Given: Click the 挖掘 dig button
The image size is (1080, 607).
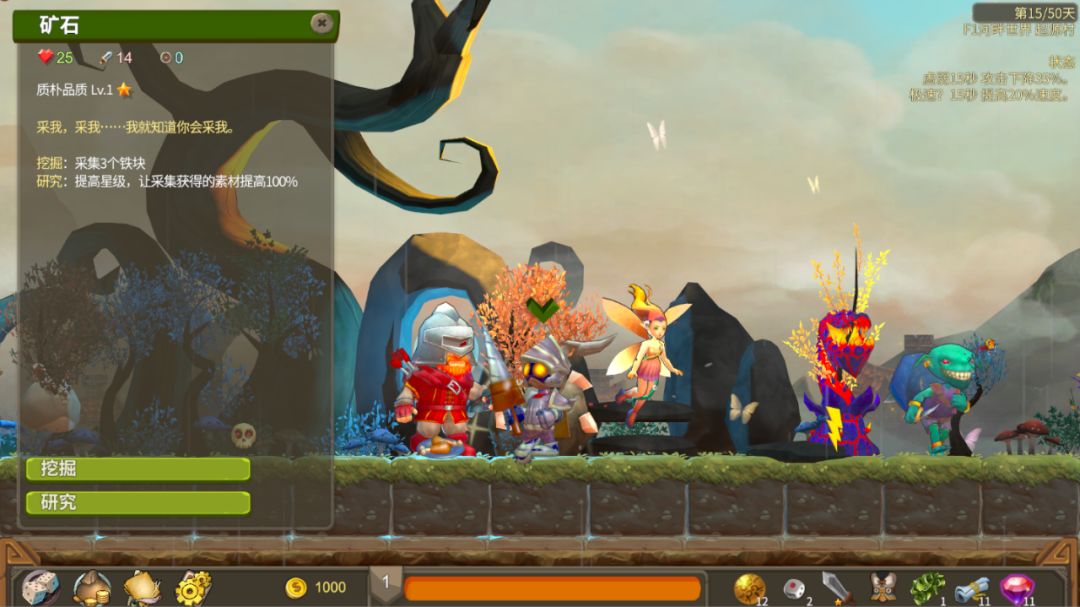Looking at the screenshot, I should coord(137,469).
